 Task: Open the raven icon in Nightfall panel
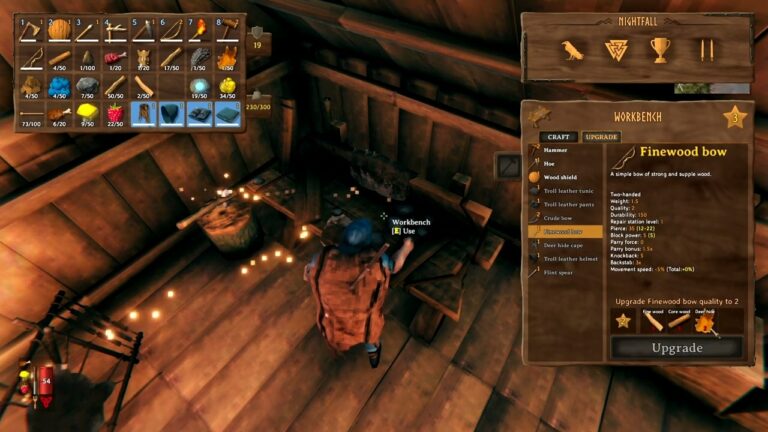point(573,50)
